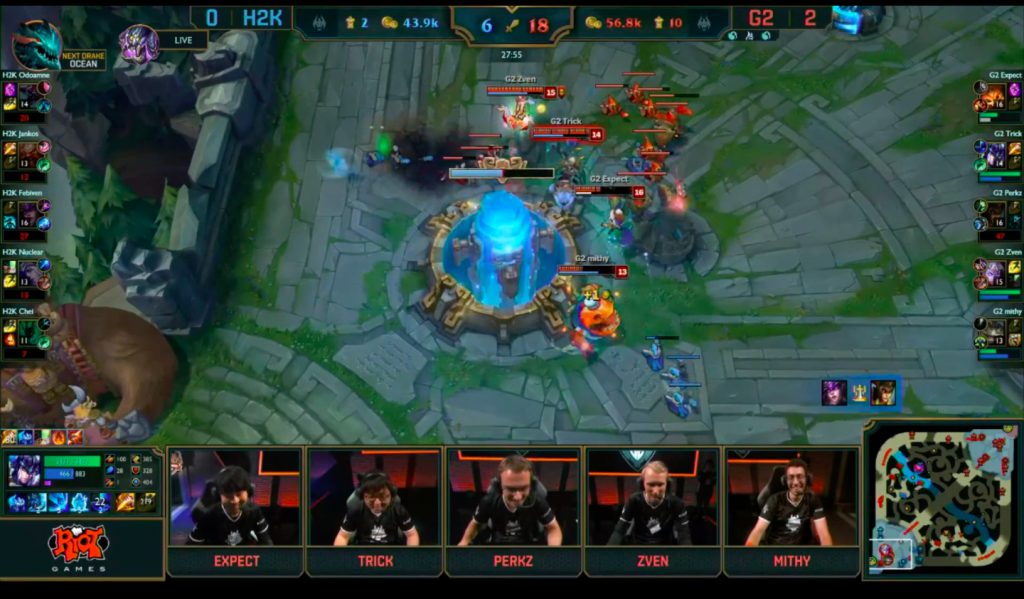Select G2 Expect's scoreboard panel
The width and height of the screenshot is (1024, 599).
(x=998, y=96)
